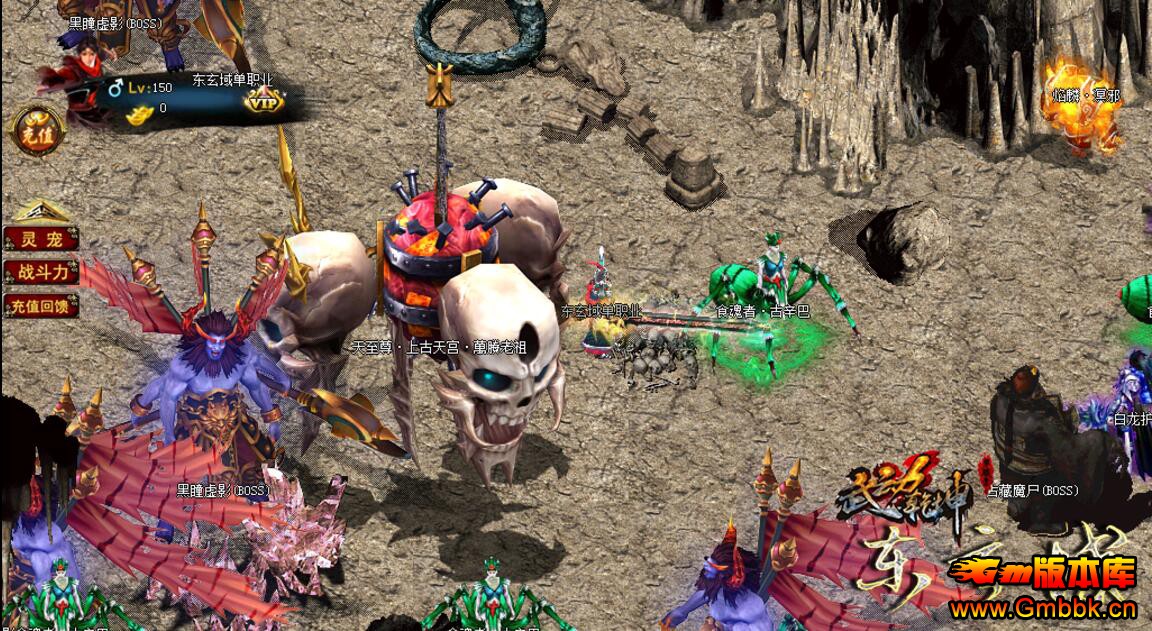Open the 战斗力 combat power panel

(40, 272)
